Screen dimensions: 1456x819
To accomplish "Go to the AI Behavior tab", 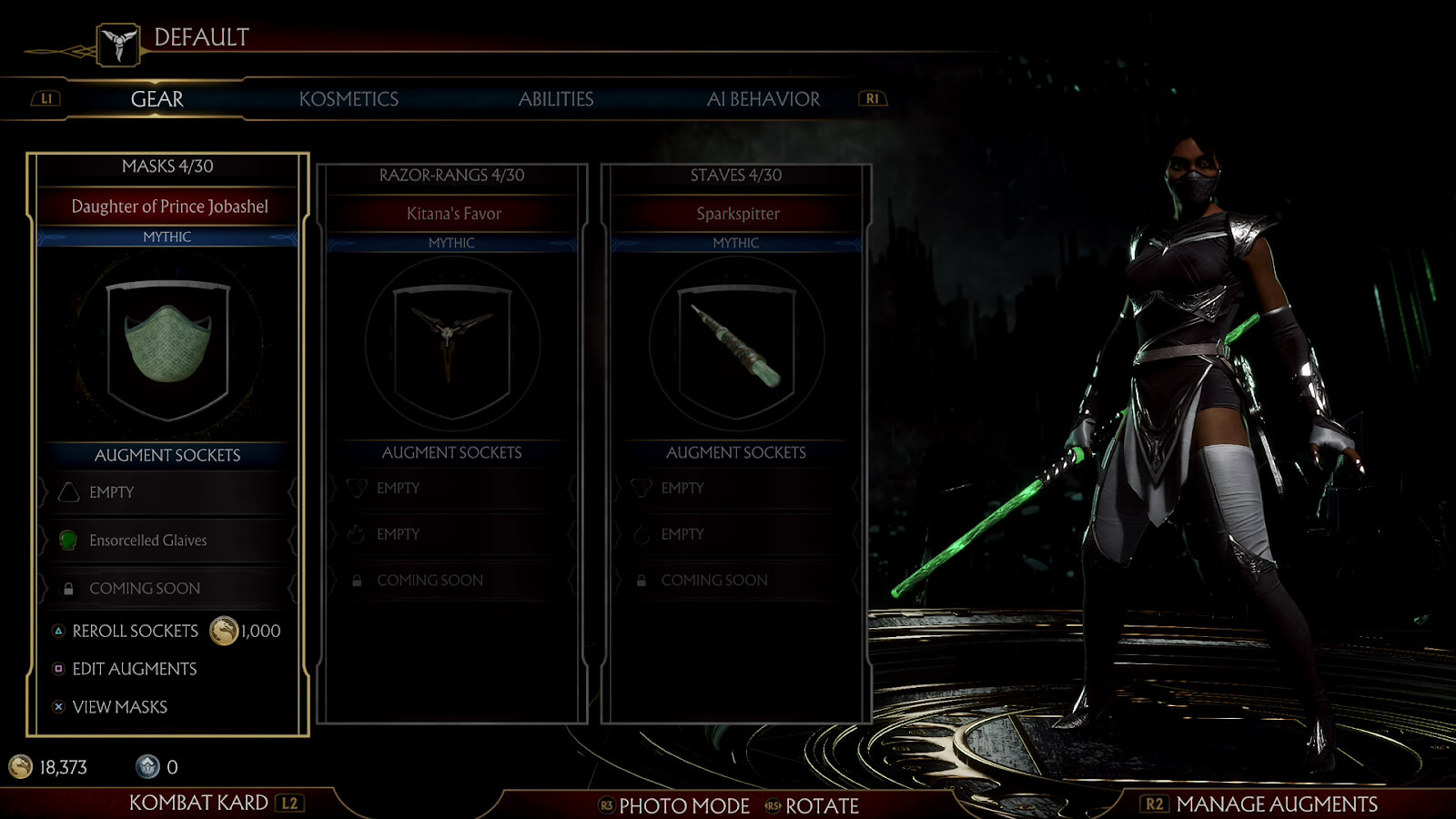I will tap(763, 99).
